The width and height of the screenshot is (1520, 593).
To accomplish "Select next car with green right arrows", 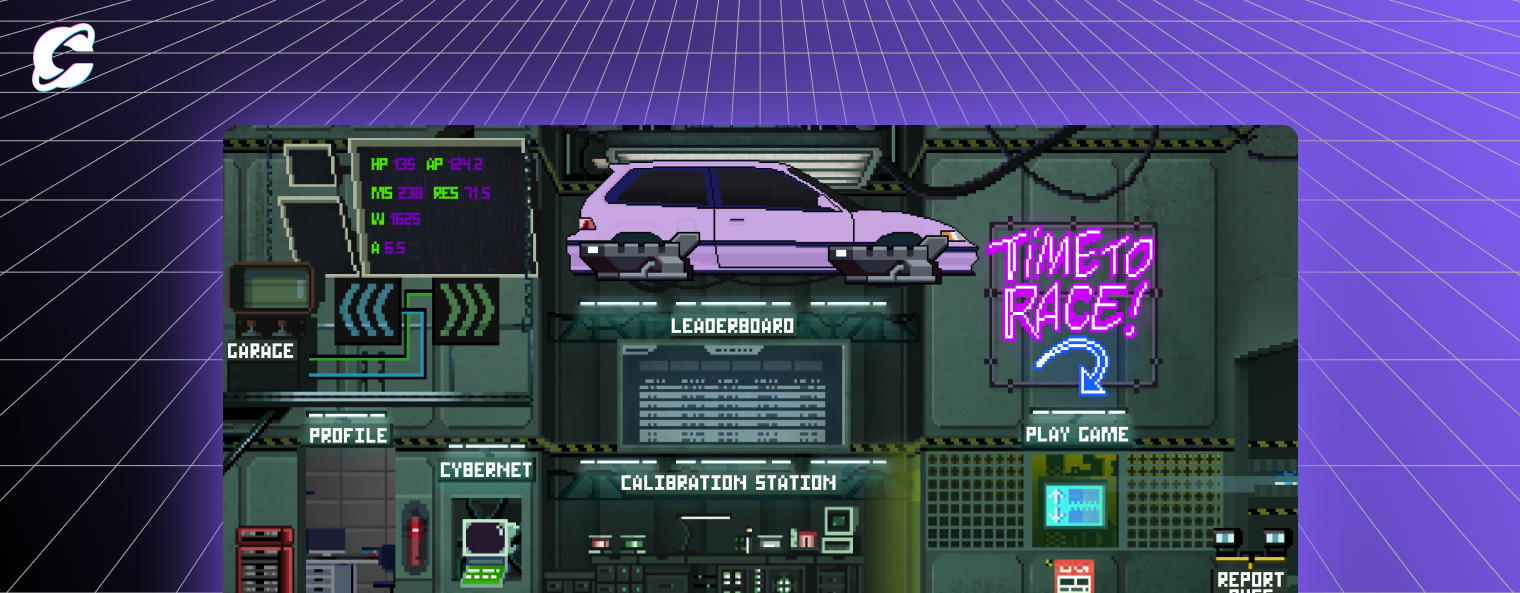I will coord(467,309).
